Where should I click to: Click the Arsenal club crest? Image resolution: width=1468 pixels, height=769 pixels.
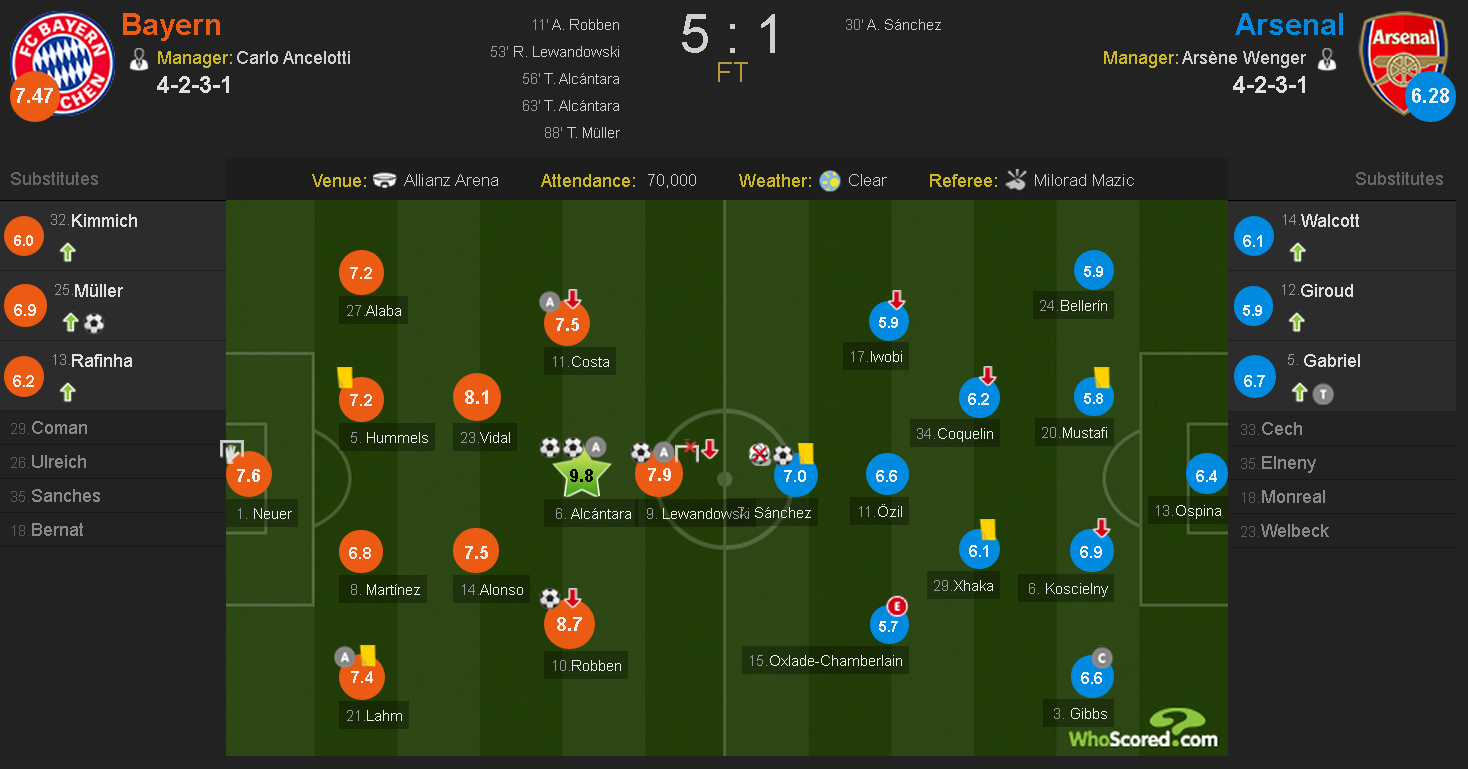pos(1403,63)
